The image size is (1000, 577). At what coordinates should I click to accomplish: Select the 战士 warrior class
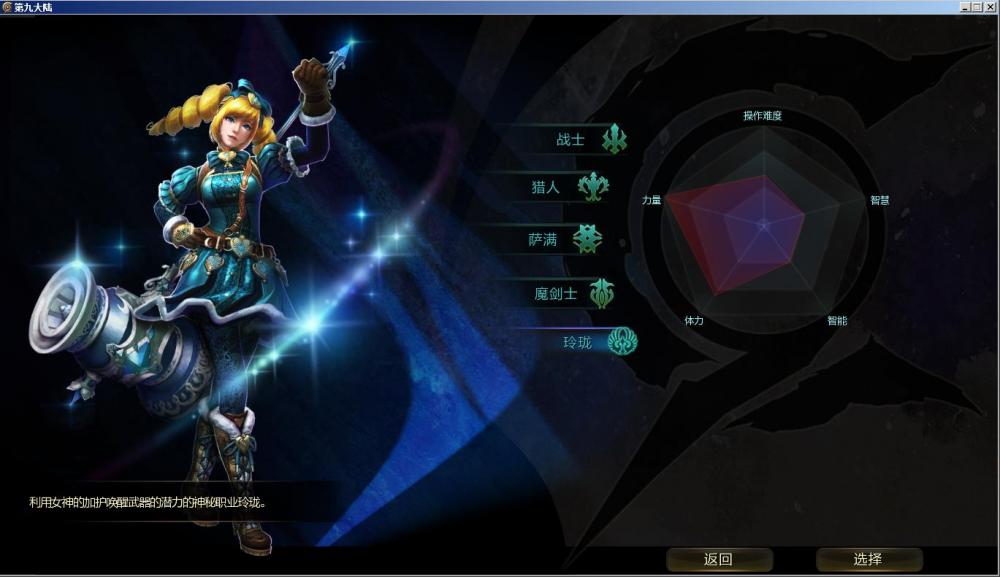572,140
